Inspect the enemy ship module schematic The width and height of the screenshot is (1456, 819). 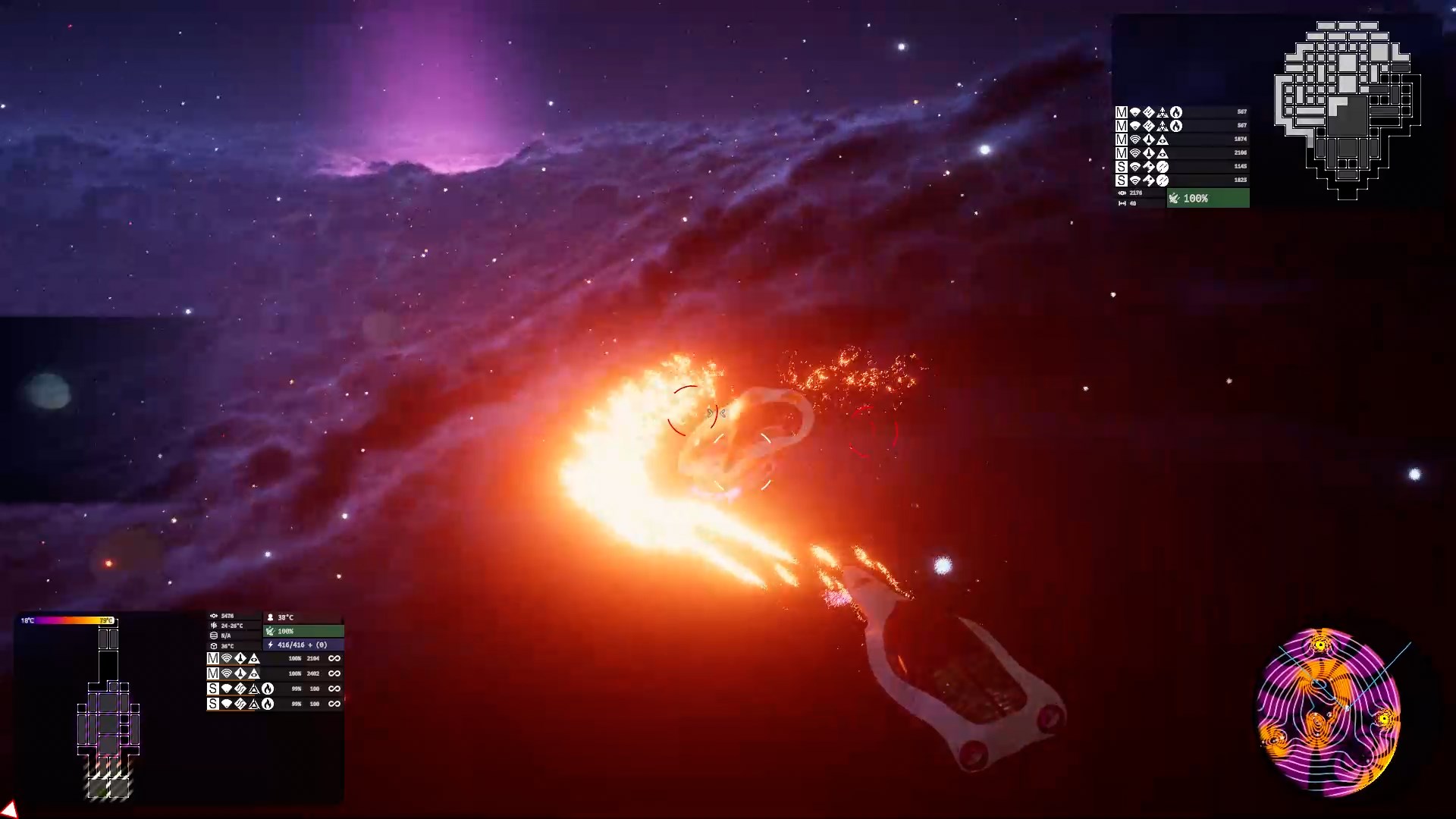click(1347, 110)
